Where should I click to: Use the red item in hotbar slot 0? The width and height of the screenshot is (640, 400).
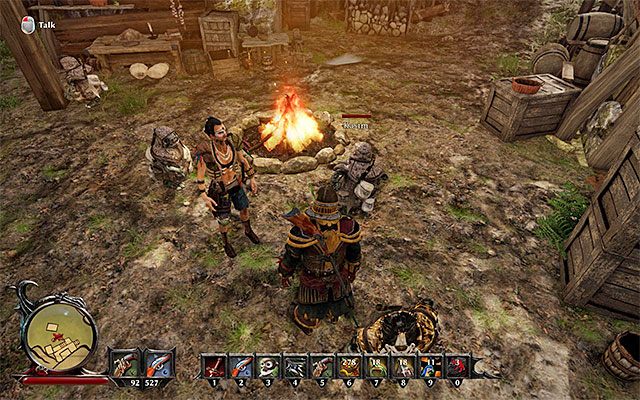pos(457,366)
